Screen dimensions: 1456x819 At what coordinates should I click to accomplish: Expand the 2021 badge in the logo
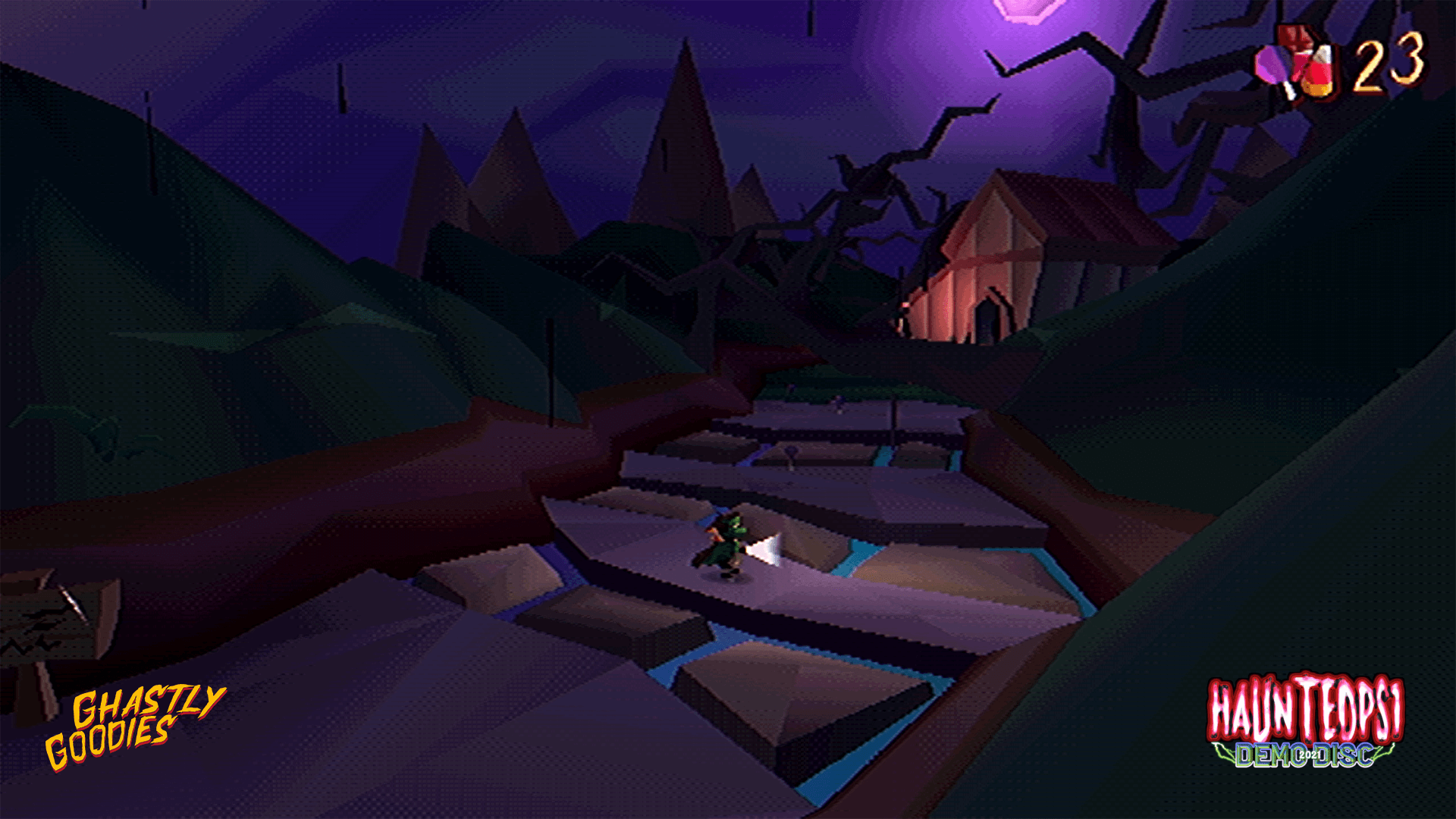tap(1310, 755)
